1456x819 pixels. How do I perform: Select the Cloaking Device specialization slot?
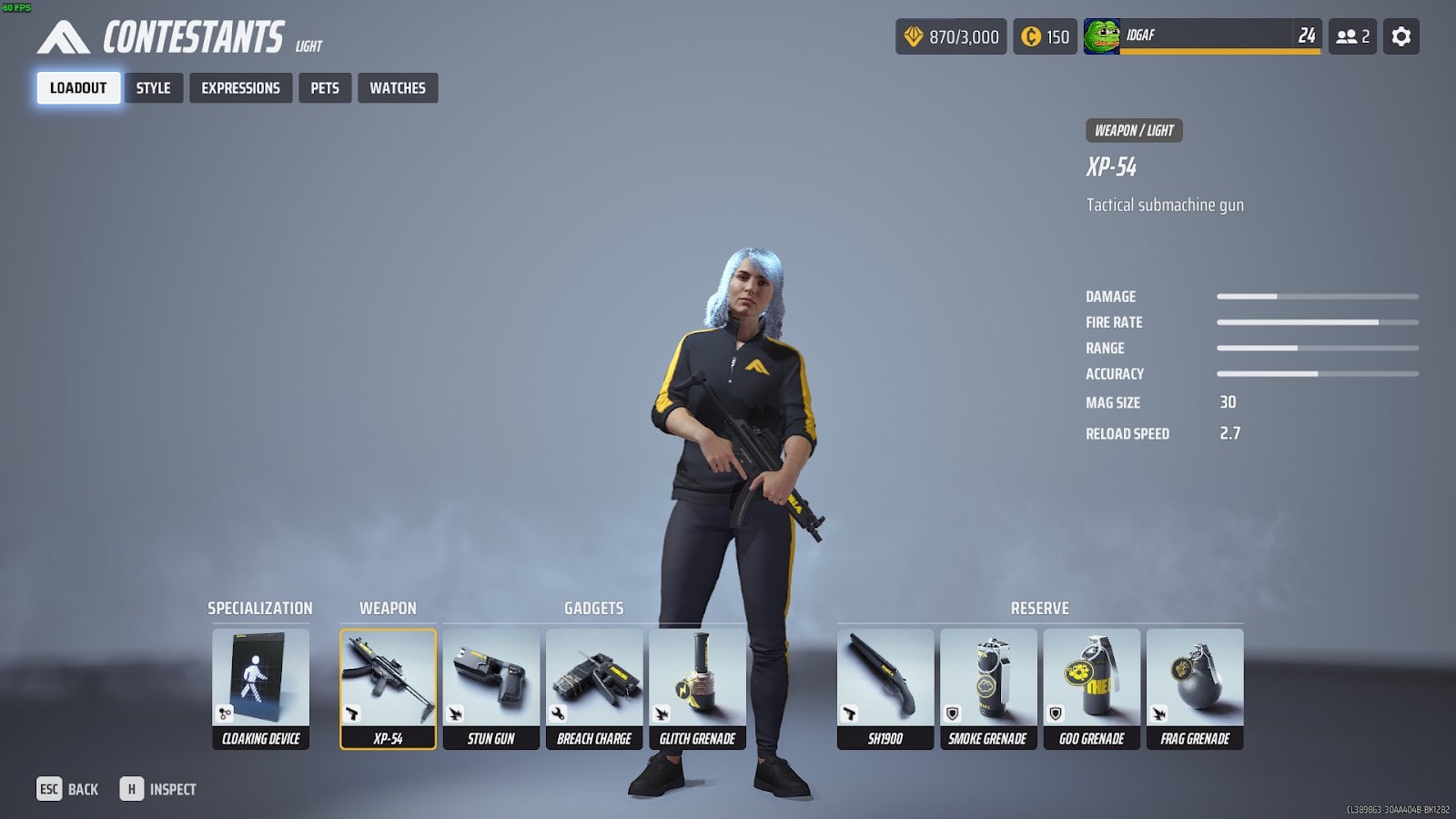(x=260, y=689)
